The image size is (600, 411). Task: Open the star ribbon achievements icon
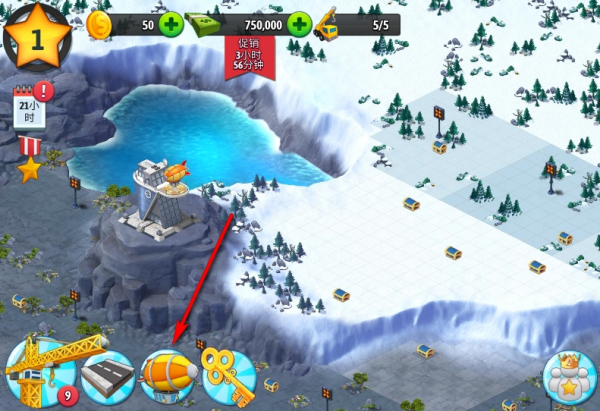click(29, 160)
